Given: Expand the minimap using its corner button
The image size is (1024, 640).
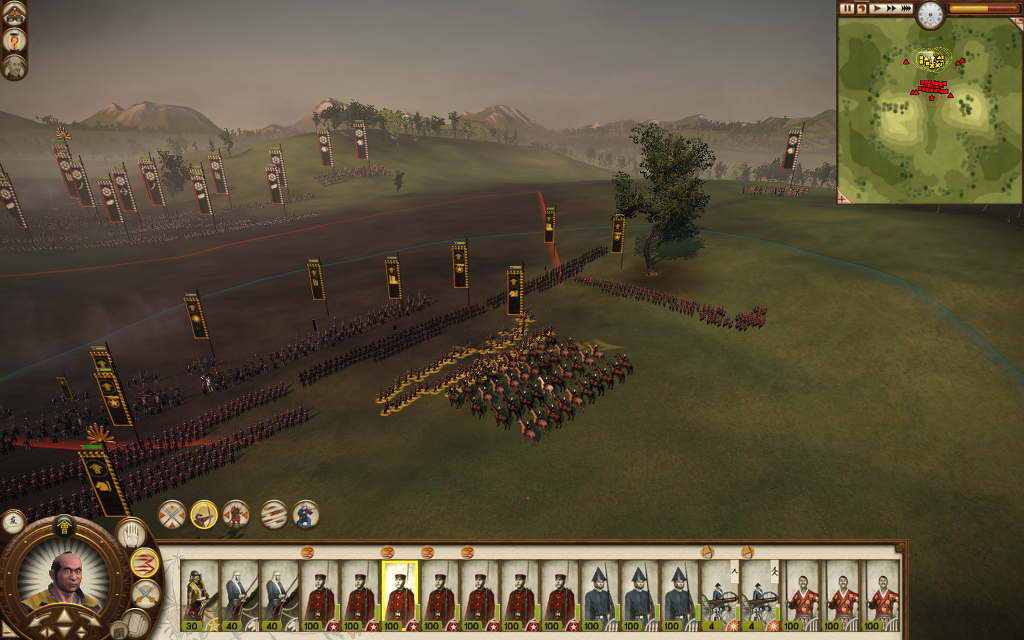Looking at the screenshot, I should (x=843, y=198).
